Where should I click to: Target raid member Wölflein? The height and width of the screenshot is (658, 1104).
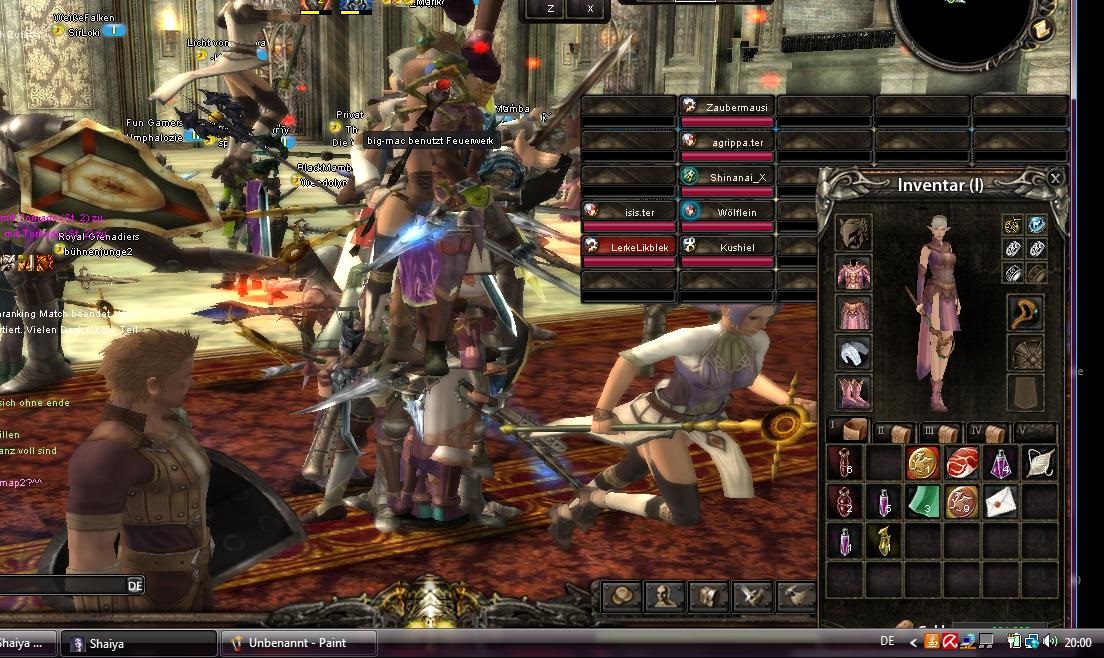pos(727,212)
